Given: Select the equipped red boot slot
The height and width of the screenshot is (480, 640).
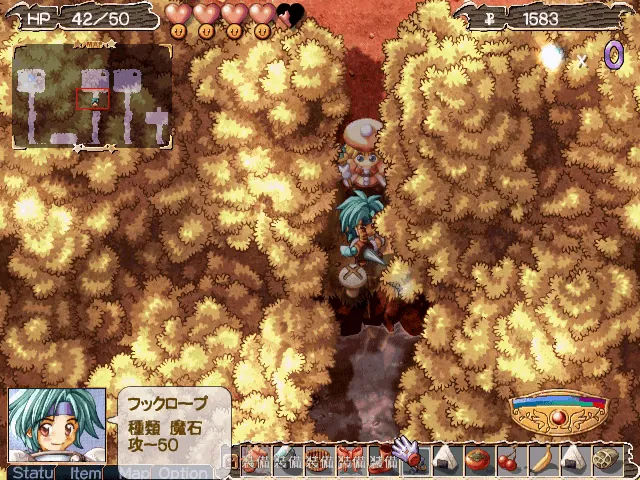Looking at the screenshot, I should pyautogui.click(x=381, y=459).
